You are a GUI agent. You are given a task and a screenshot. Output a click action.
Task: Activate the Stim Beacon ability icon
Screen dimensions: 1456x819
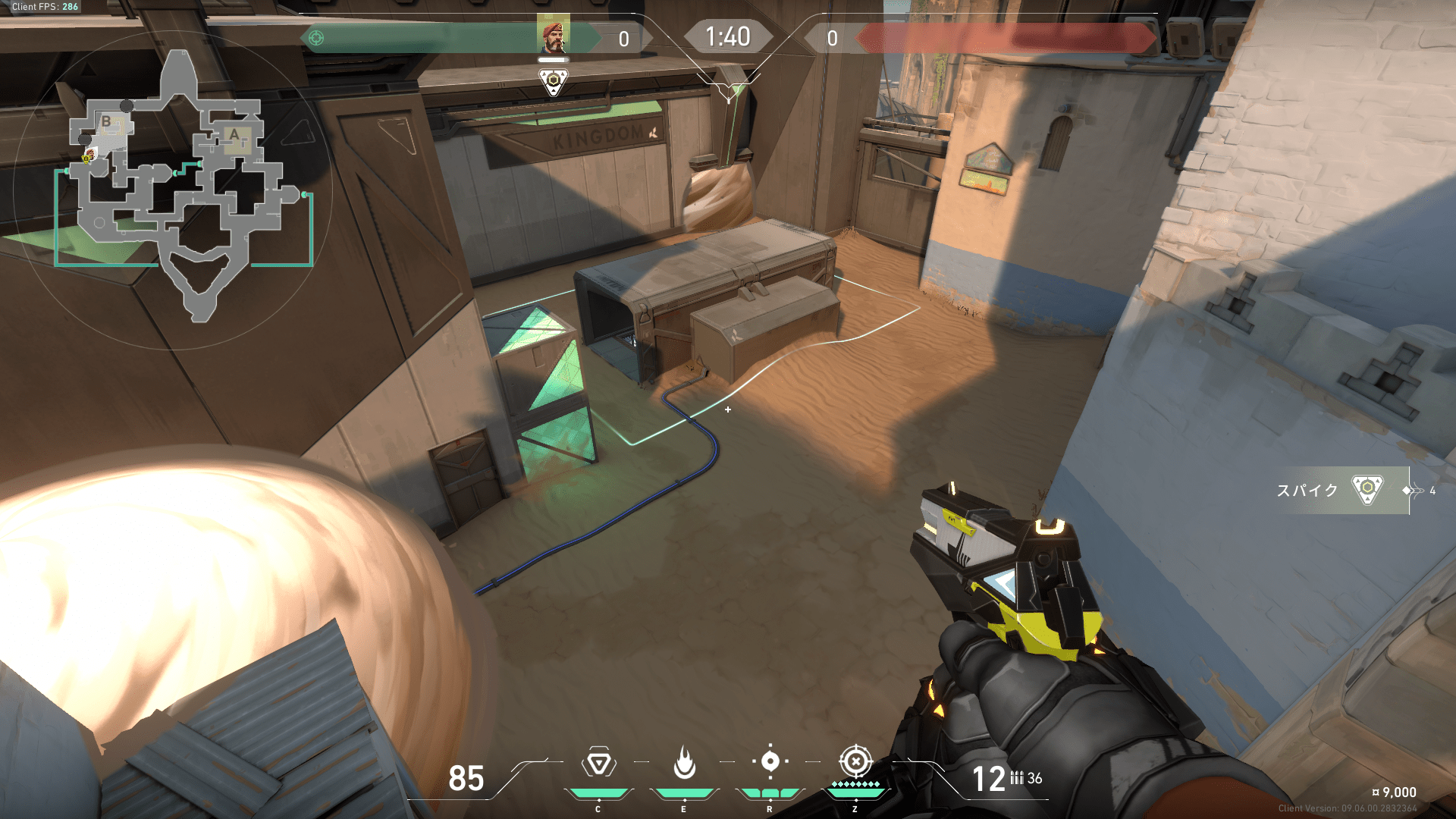(x=598, y=763)
